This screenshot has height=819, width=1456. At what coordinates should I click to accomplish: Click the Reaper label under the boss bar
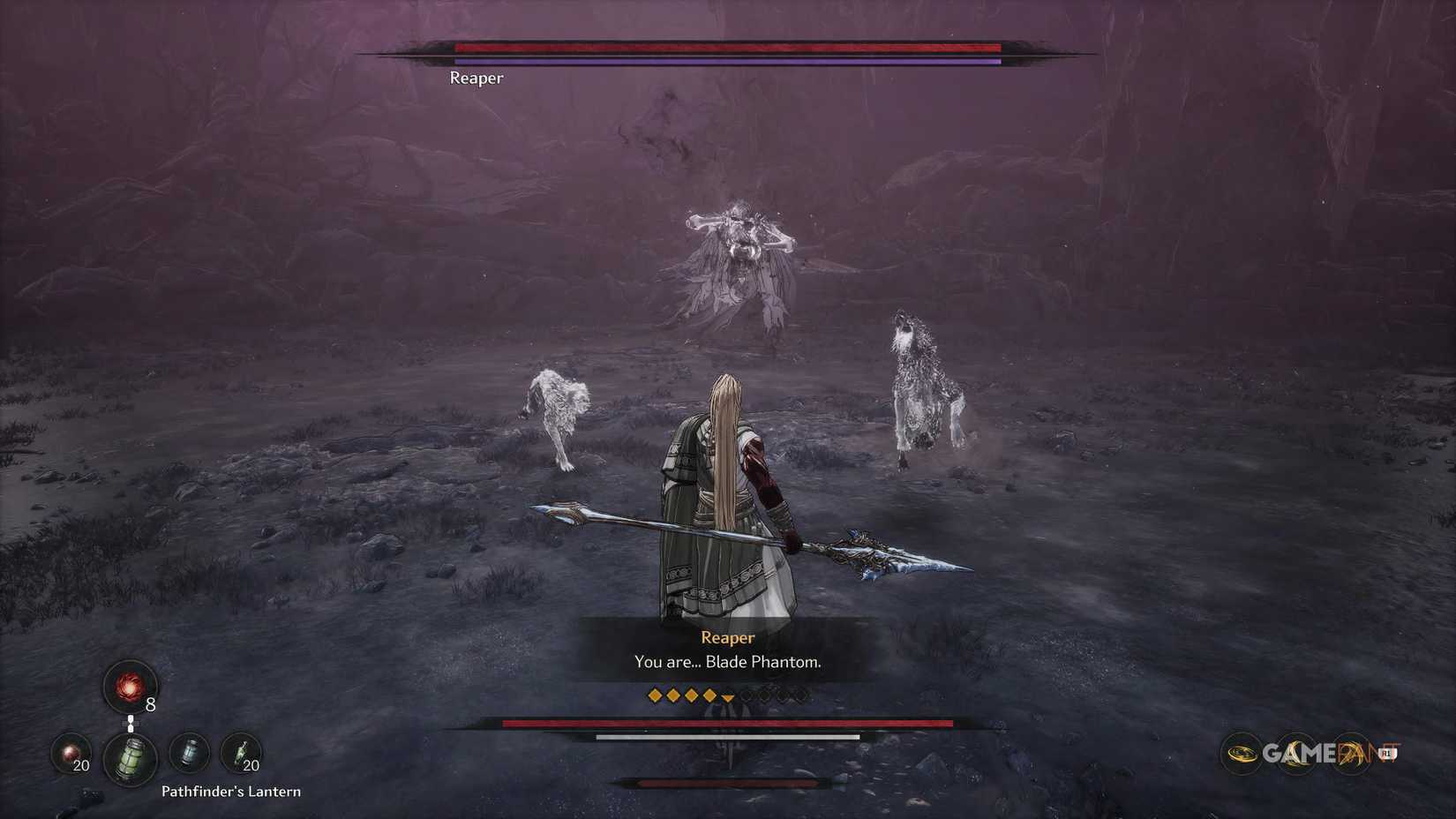coord(477,78)
